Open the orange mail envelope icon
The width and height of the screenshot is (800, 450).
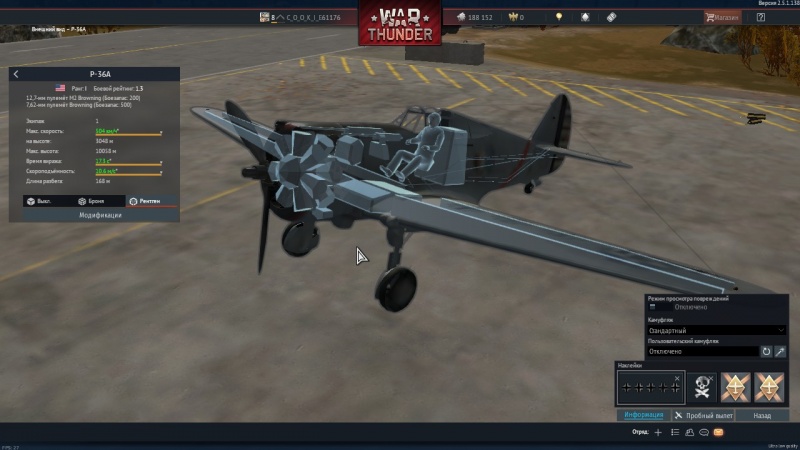click(x=718, y=433)
